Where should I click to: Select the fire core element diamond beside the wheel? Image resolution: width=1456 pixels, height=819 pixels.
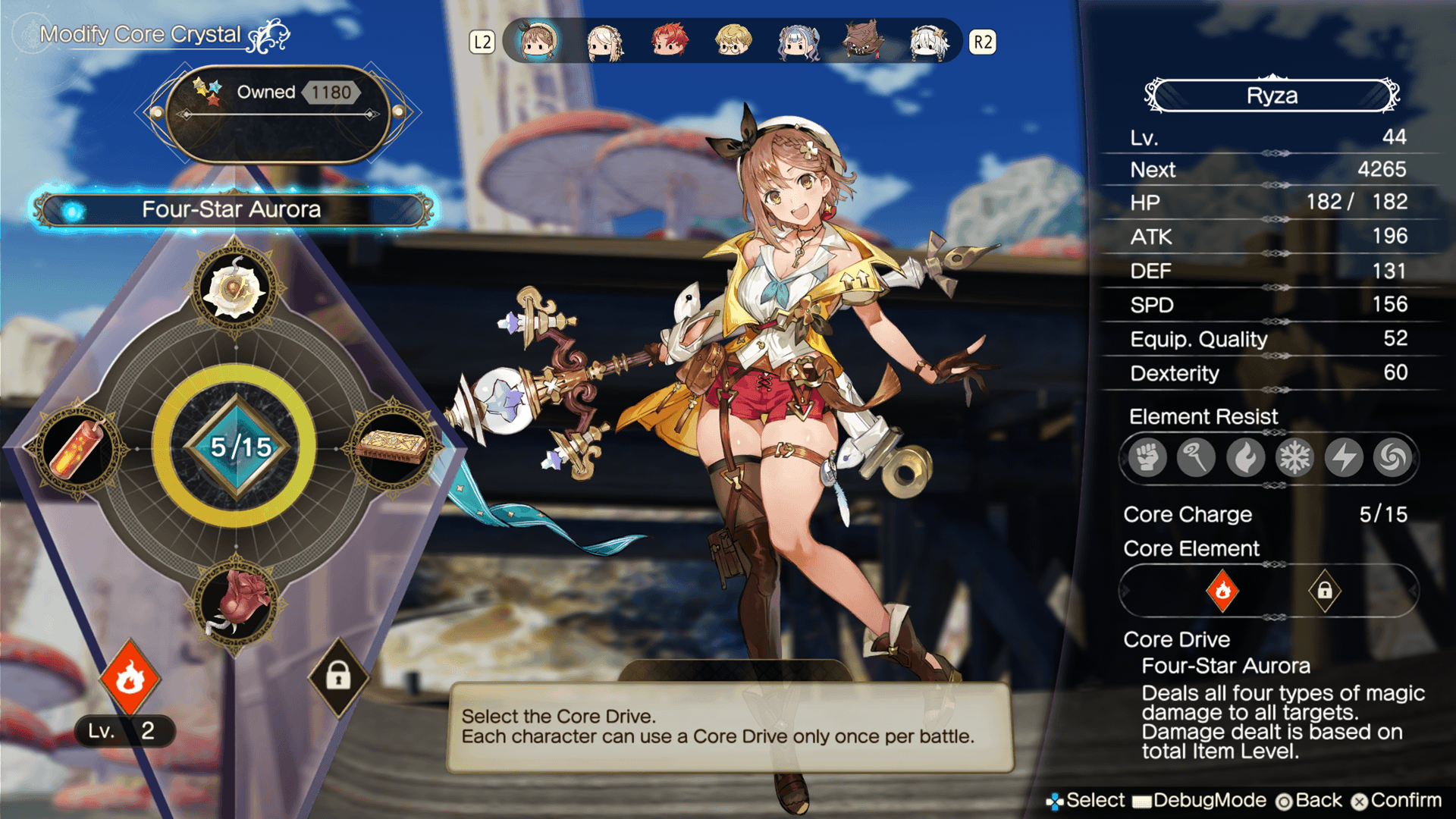[x=130, y=677]
